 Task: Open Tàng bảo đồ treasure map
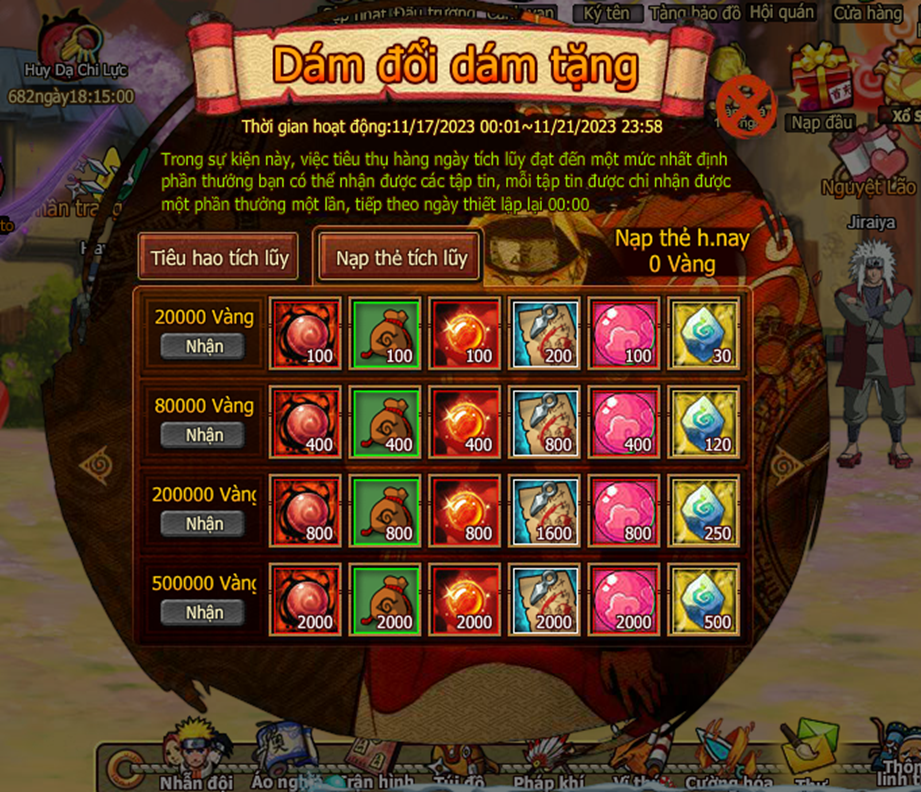pos(694,13)
